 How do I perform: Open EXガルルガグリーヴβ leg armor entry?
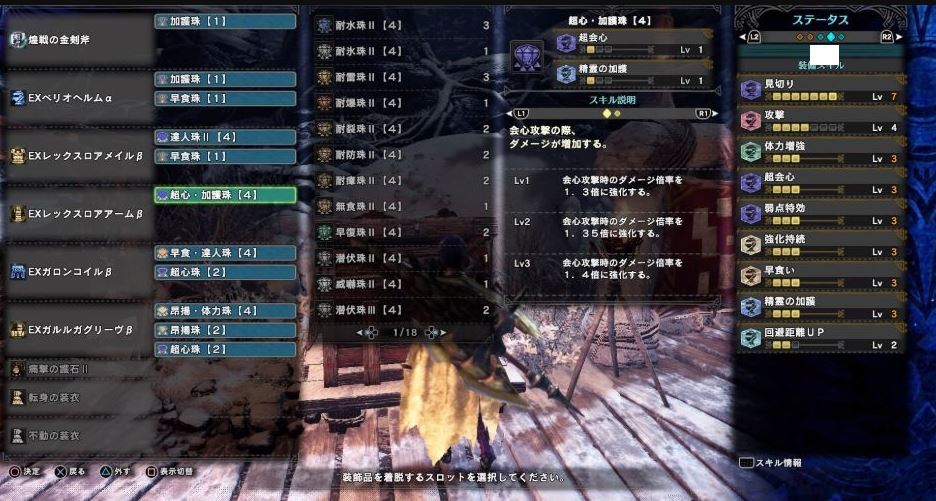coord(78,329)
